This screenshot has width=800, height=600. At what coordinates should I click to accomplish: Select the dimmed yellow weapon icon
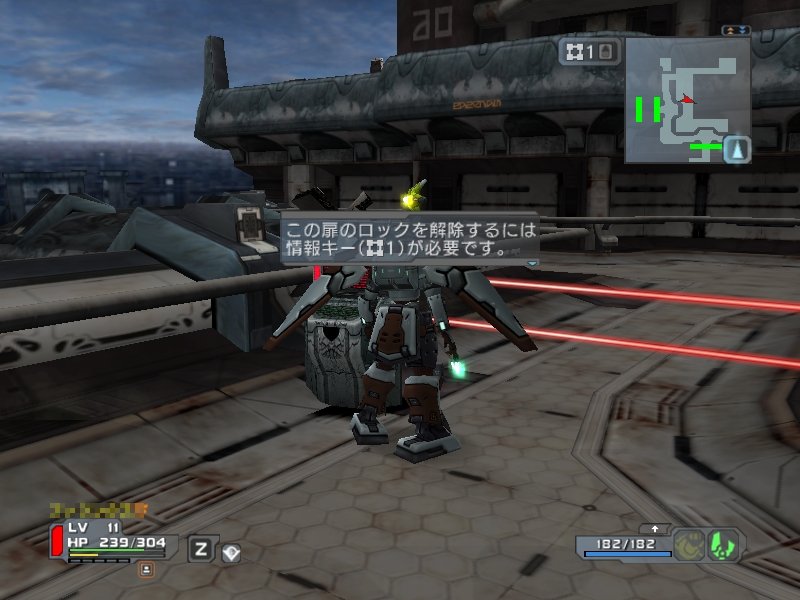tap(687, 545)
